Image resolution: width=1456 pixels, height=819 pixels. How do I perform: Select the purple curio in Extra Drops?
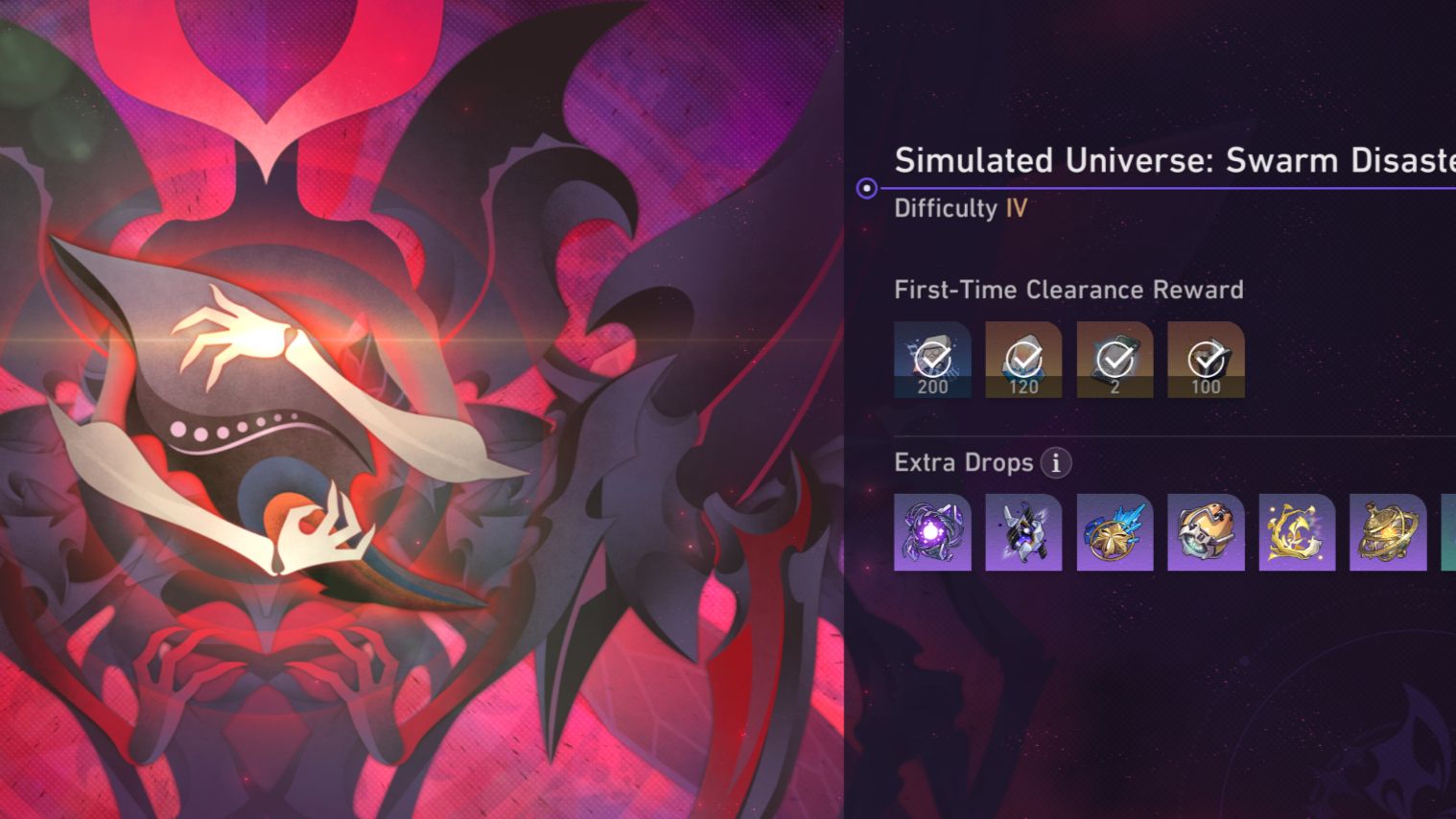click(931, 533)
